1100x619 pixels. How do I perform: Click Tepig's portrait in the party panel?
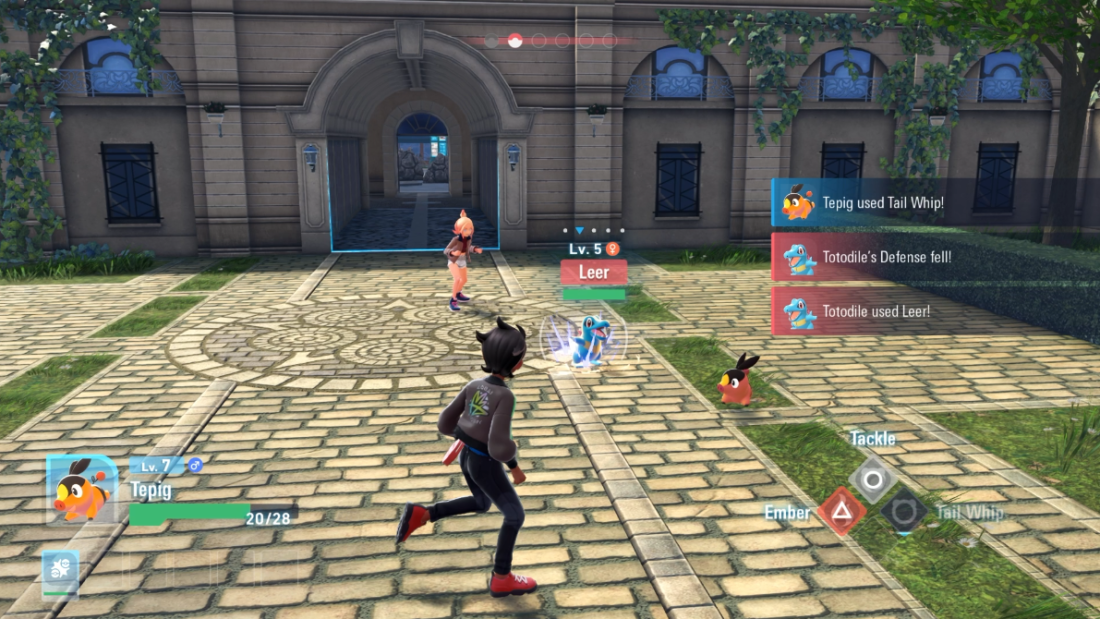pos(81,490)
